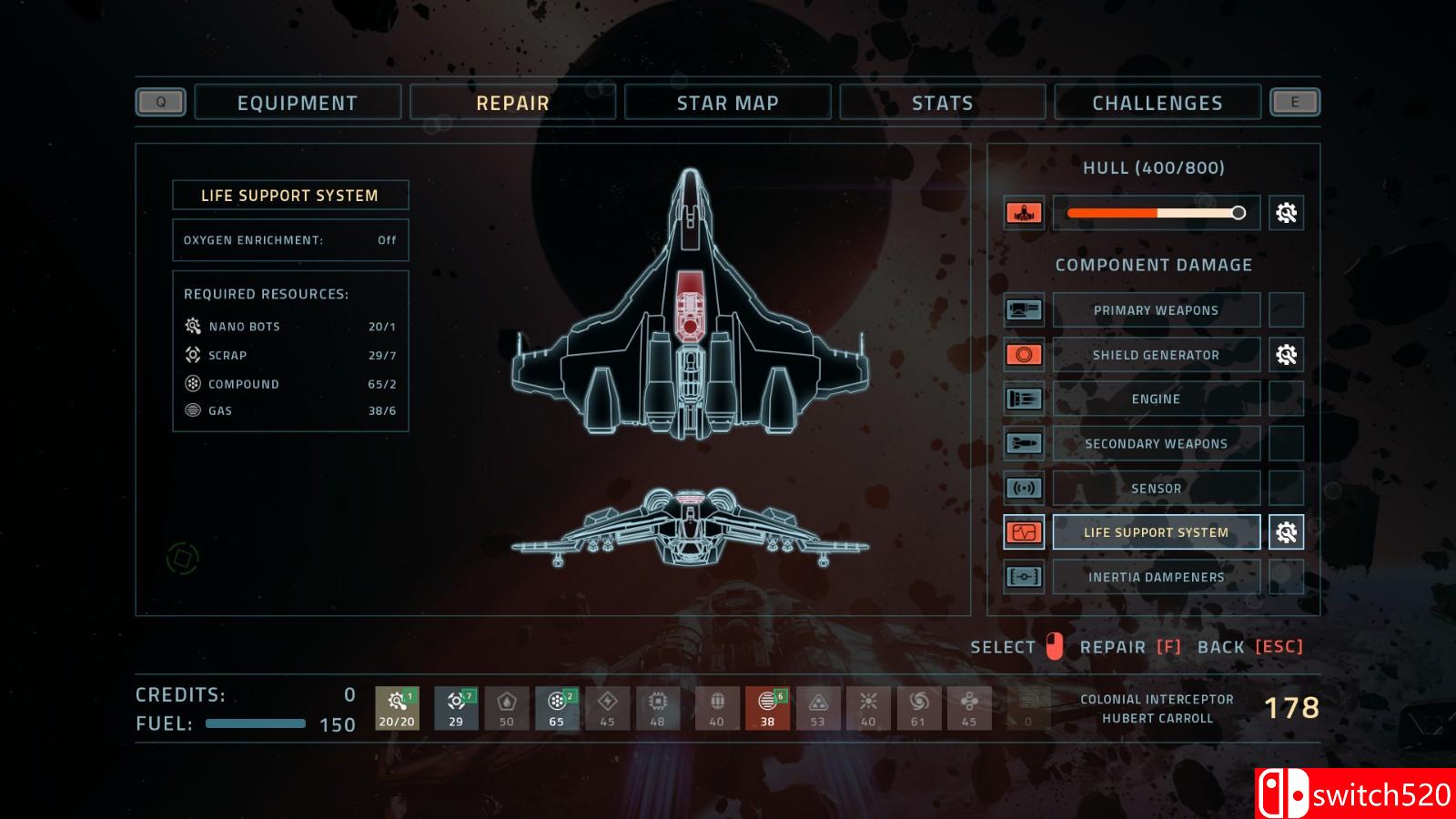The width and height of the screenshot is (1456, 819).
Task: Repair the Shield Generator via gear icon
Action: tap(1286, 355)
